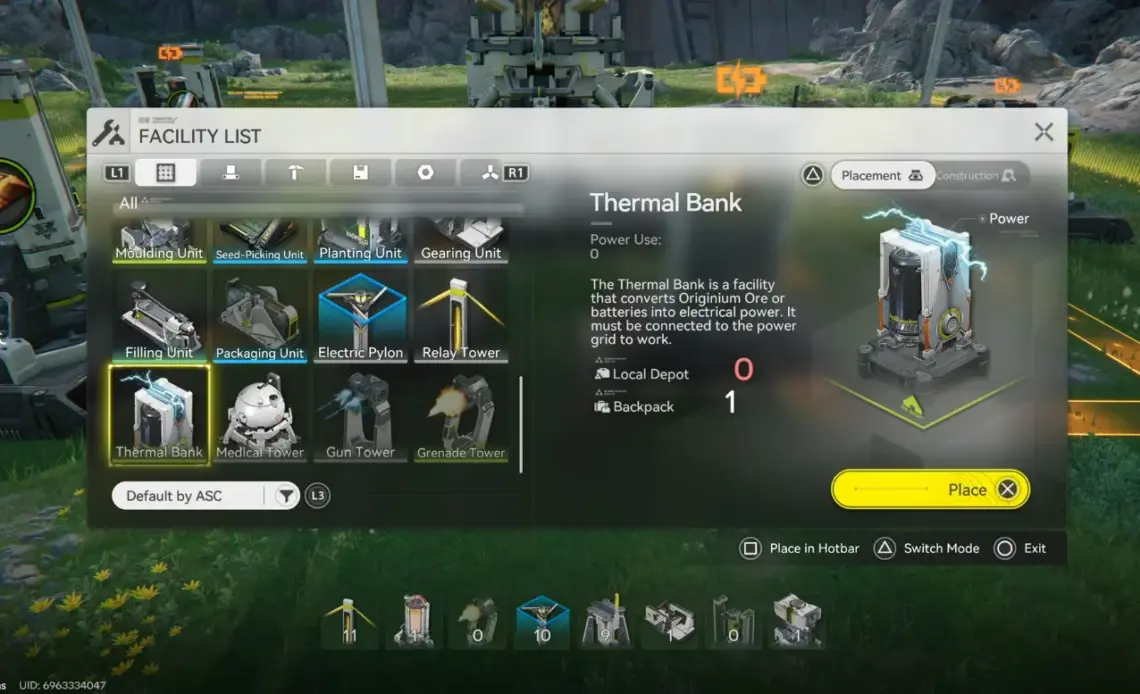
Task: Switch to Construction mode
Action: click(x=976, y=176)
